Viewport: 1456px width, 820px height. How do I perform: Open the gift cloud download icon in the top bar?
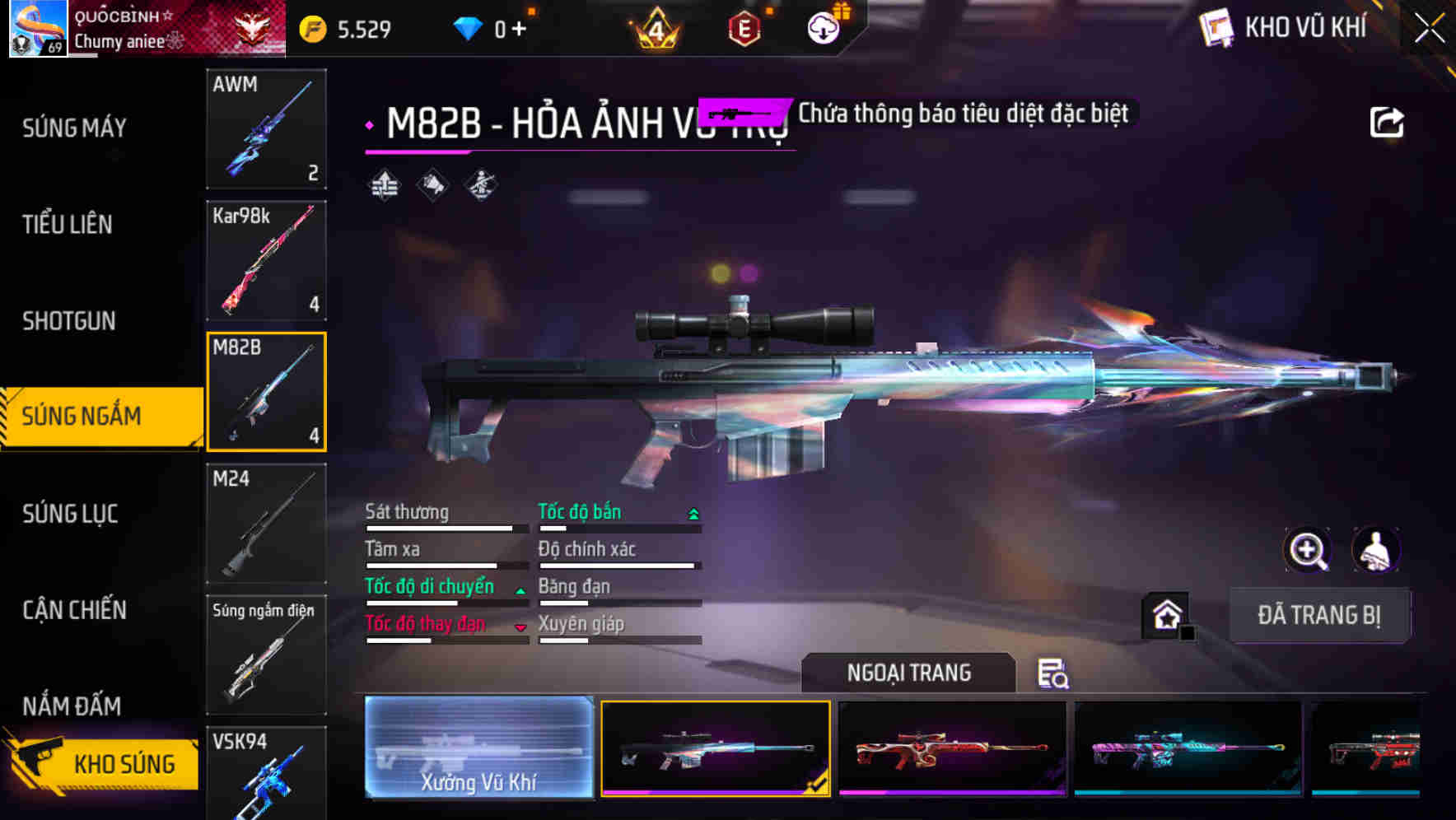coord(824,26)
